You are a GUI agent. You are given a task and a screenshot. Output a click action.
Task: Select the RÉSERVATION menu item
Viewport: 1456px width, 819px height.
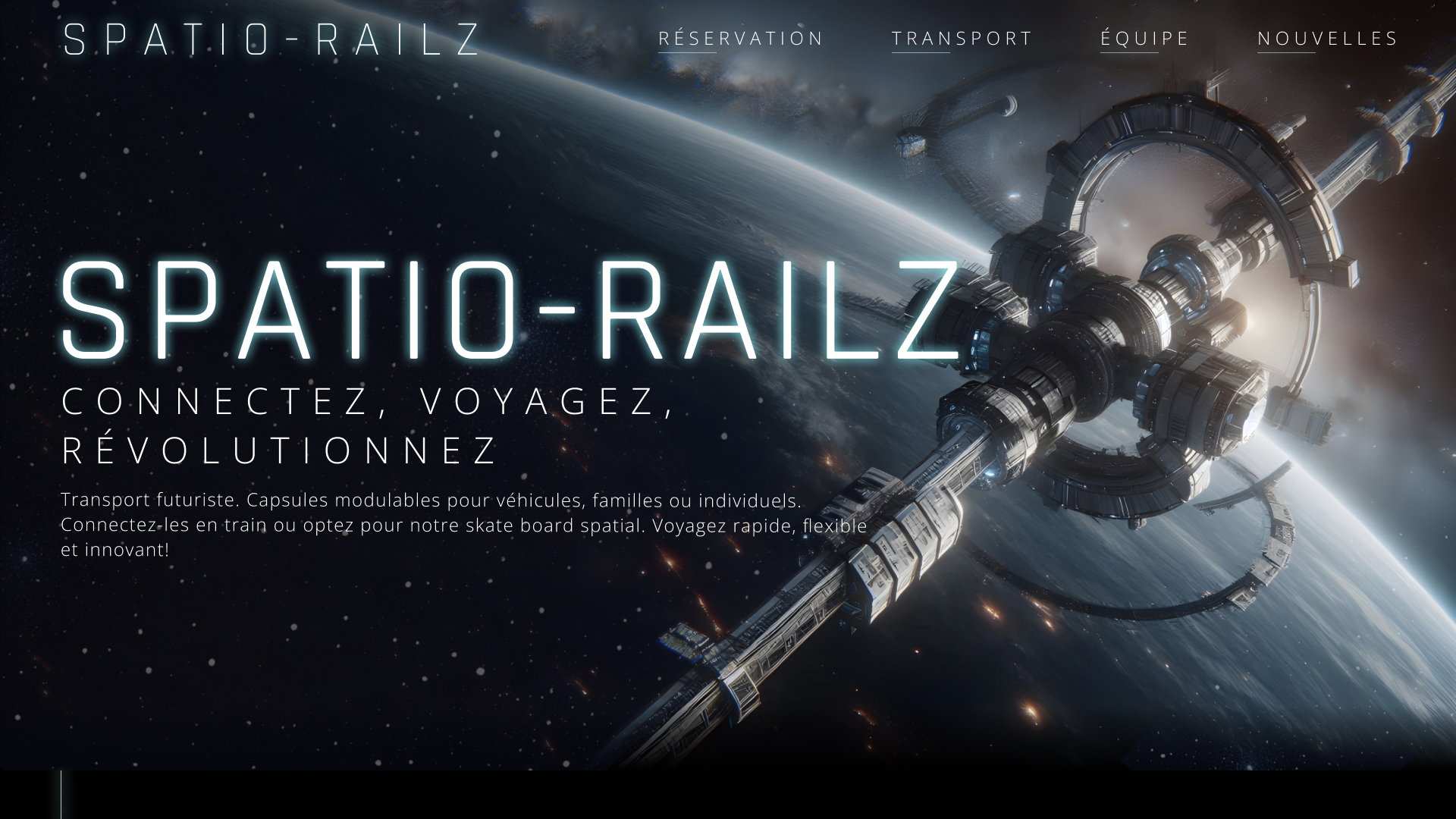point(741,38)
